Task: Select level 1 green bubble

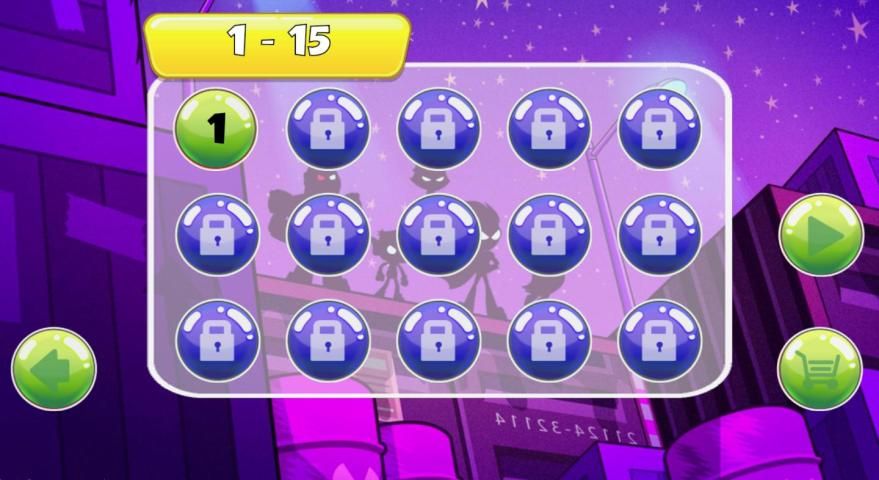Action: tap(216, 128)
